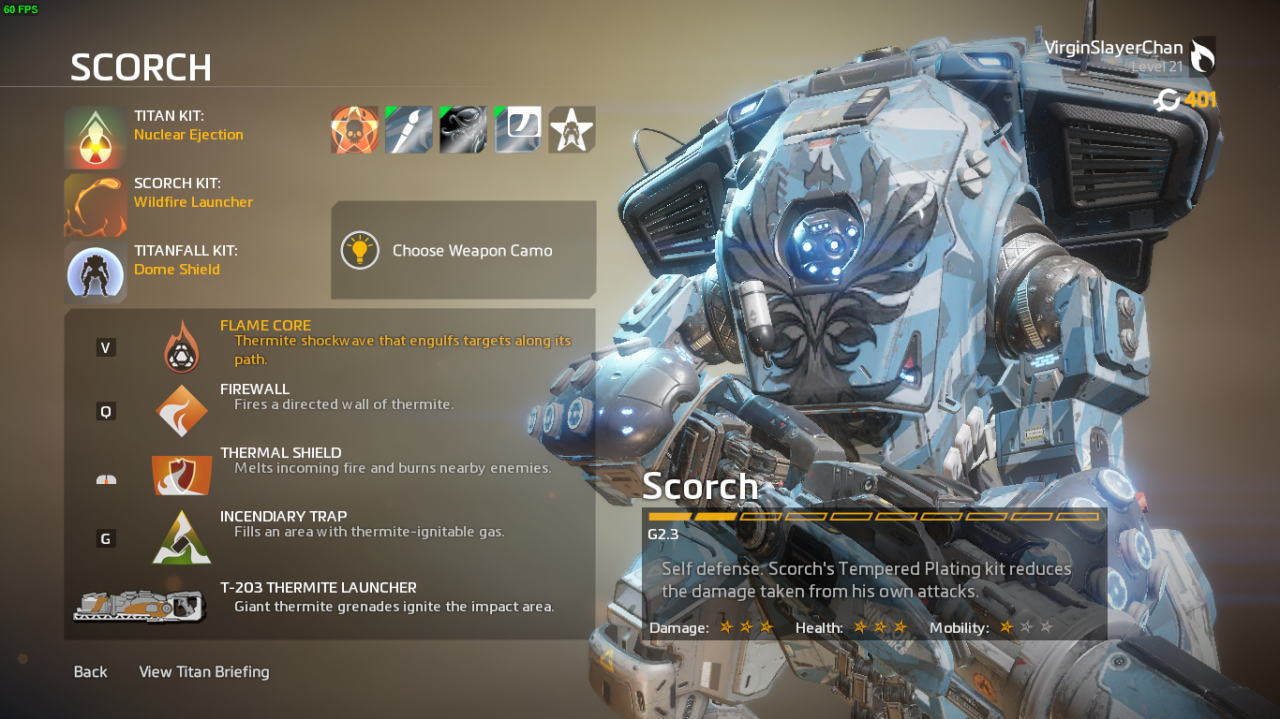Choose the paintbrush camo customization icon
Viewport: 1280px width, 719px height.
[409, 130]
